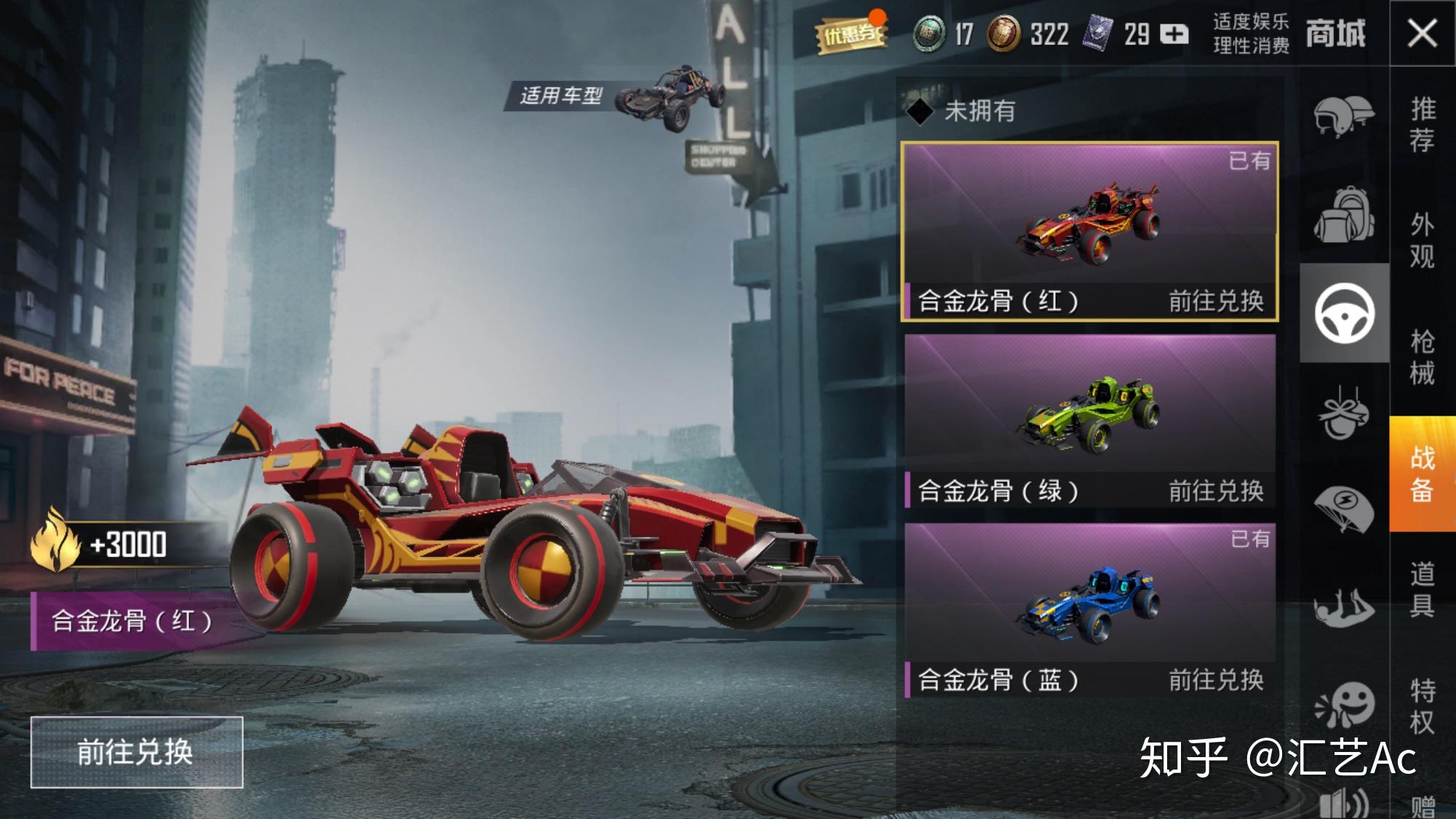Show the backpack category
Screen dimensions: 1456x819
pos(1343,215)
